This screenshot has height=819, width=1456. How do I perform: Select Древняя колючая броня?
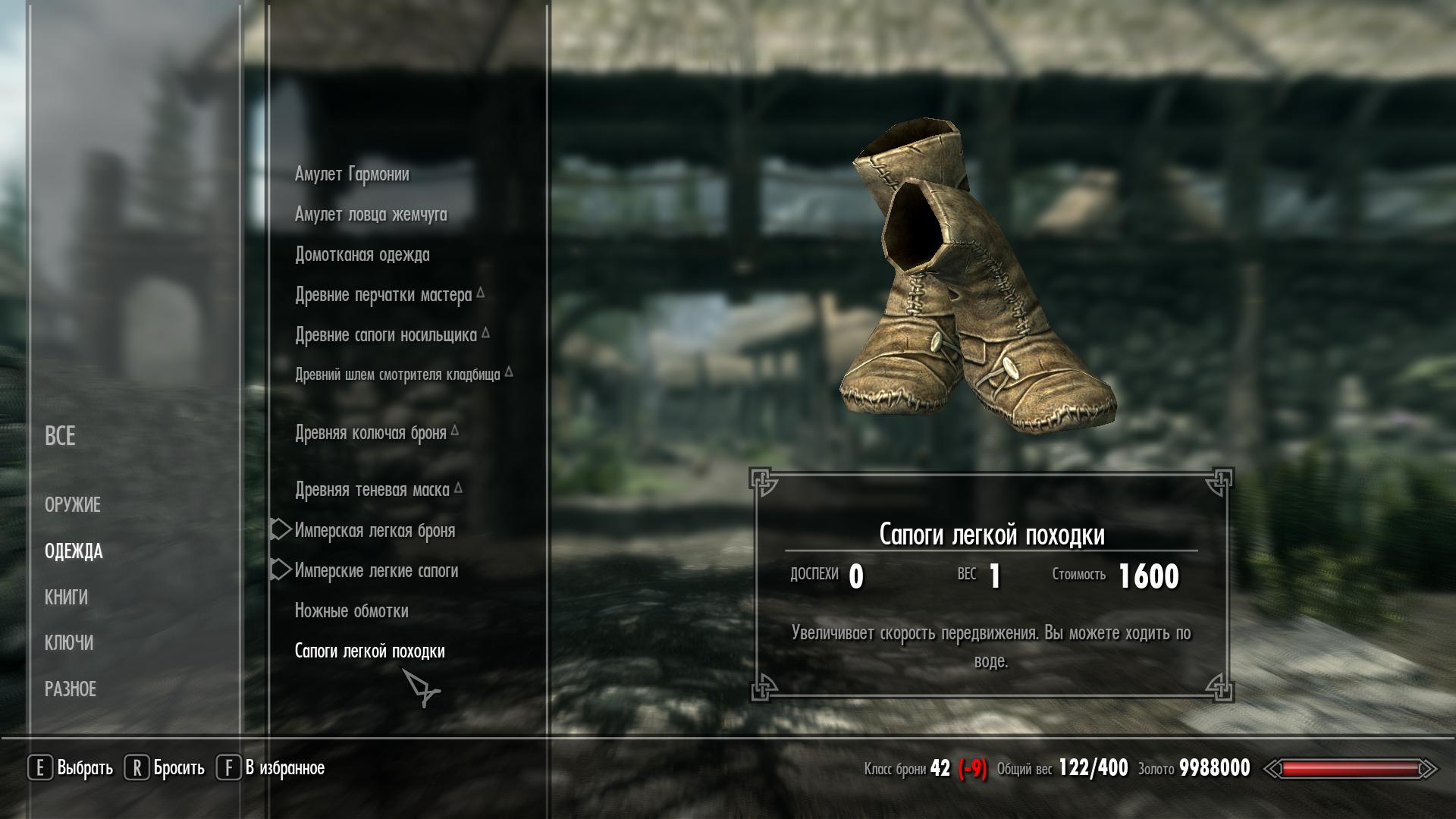point(370,433)
